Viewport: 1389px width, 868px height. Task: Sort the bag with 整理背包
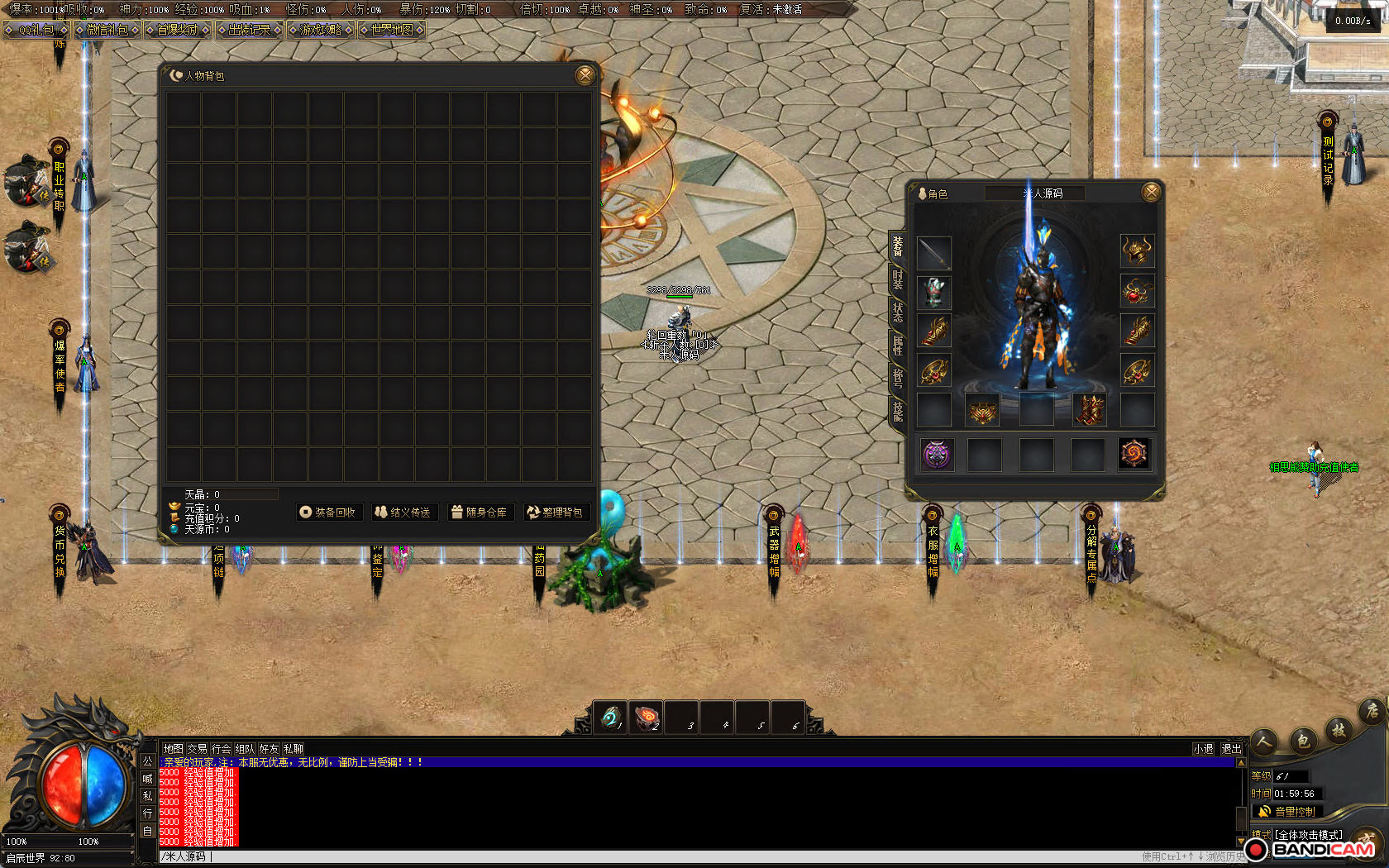point(556,513)
